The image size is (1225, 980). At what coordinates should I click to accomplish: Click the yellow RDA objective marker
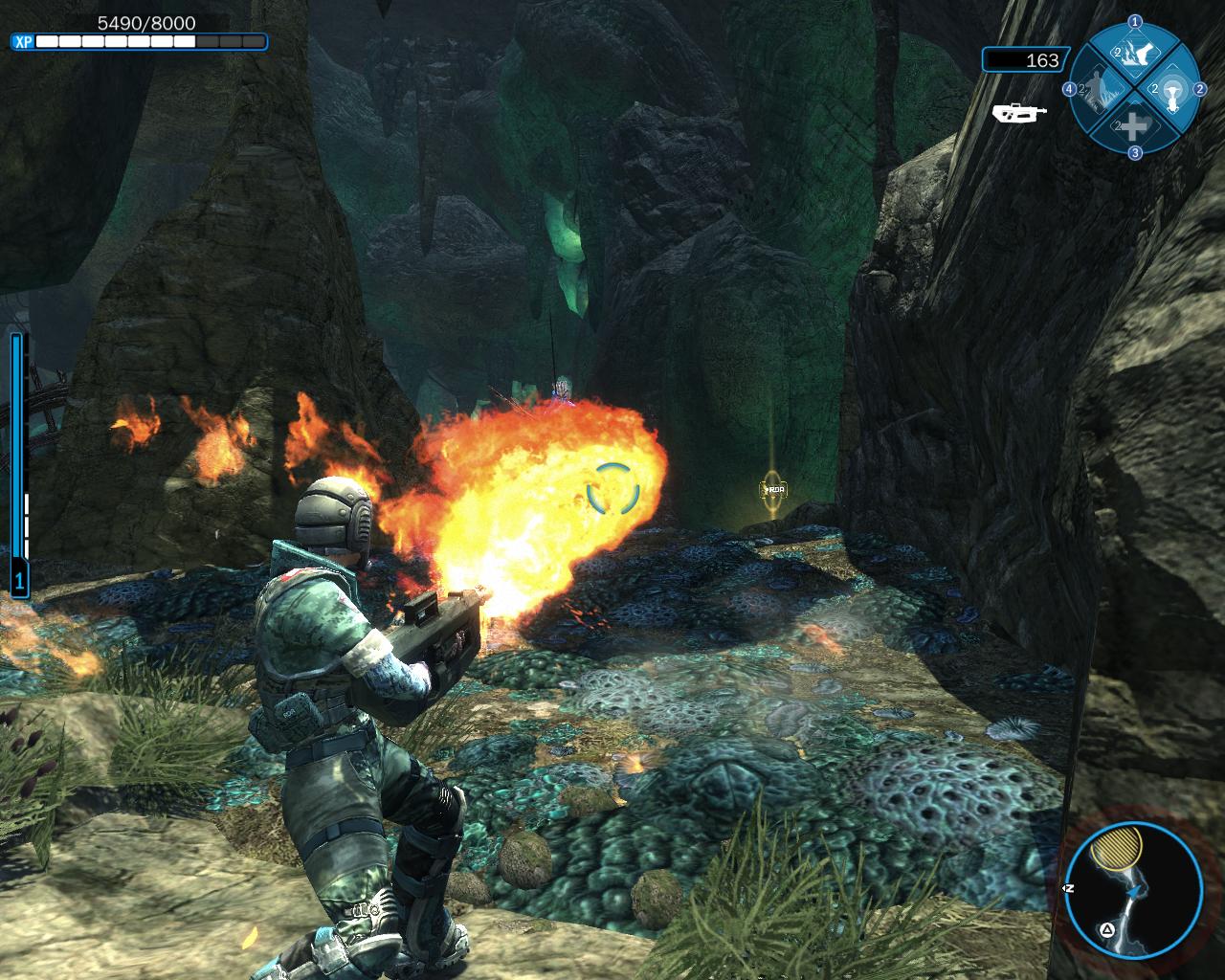click(x=772, y=490)
